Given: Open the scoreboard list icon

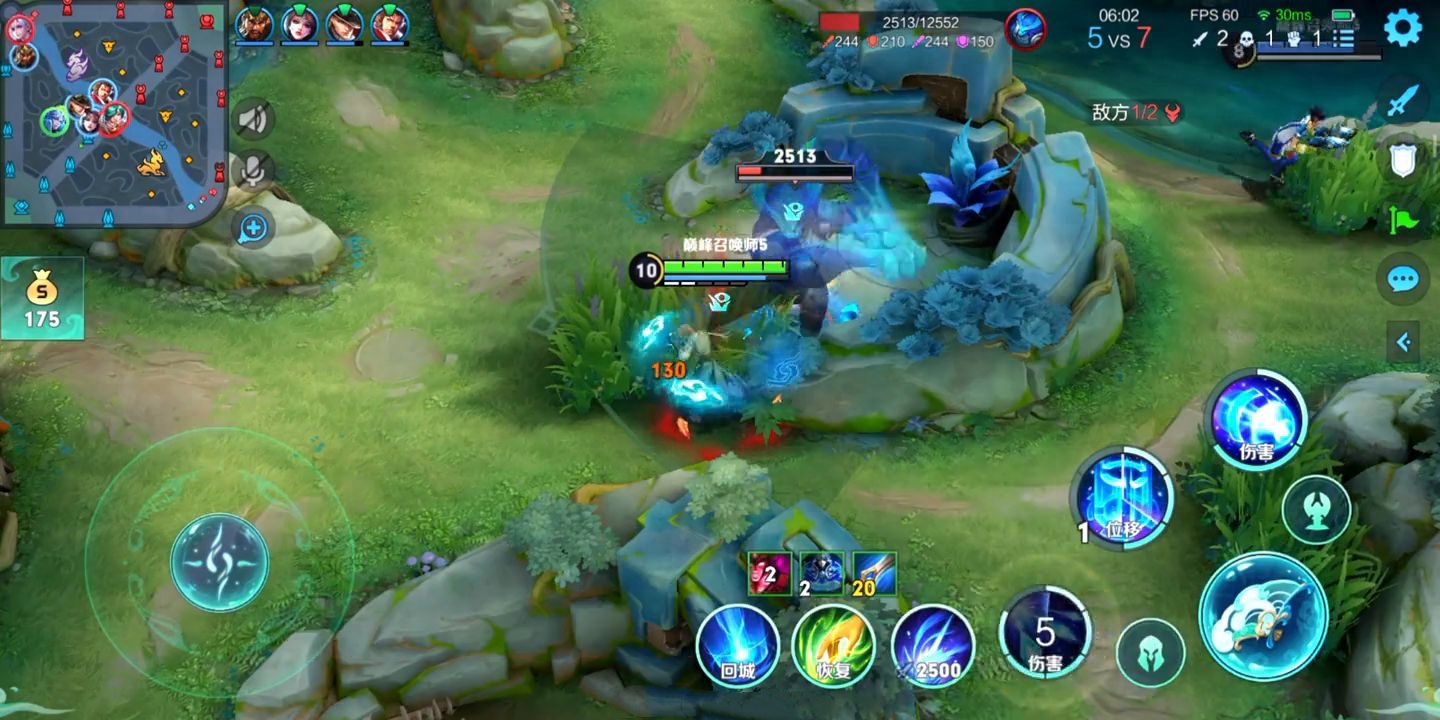Looking at the screenshot, I should pos(1342,40).
